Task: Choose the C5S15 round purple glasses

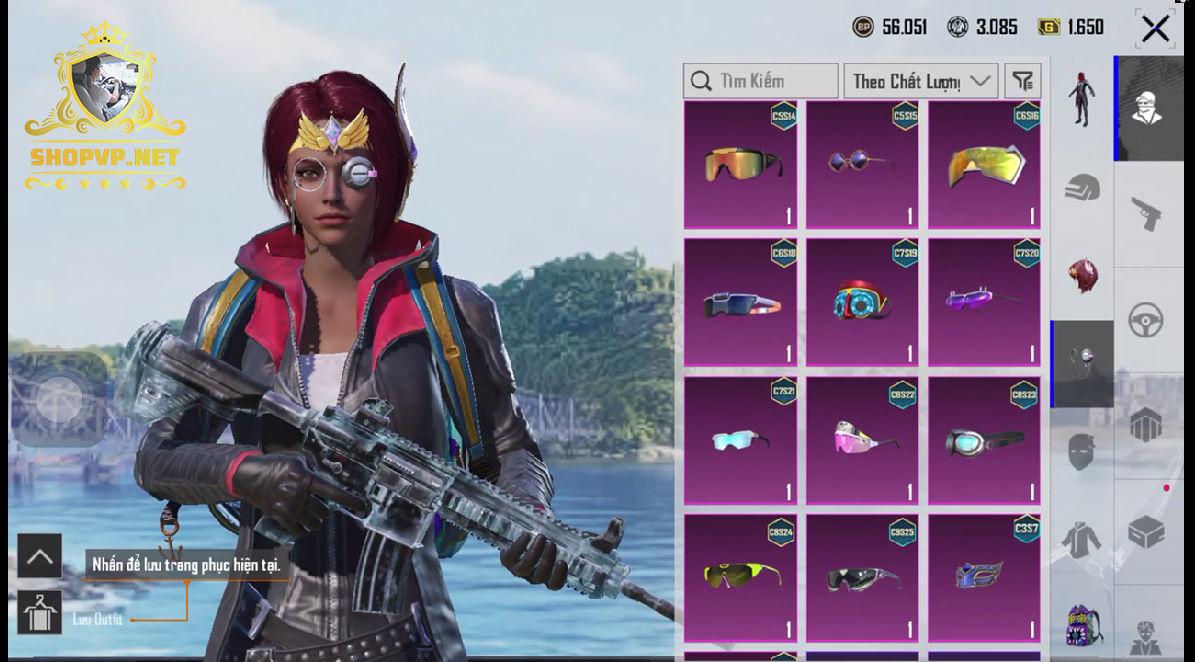Action: click(x=862, y=165)
